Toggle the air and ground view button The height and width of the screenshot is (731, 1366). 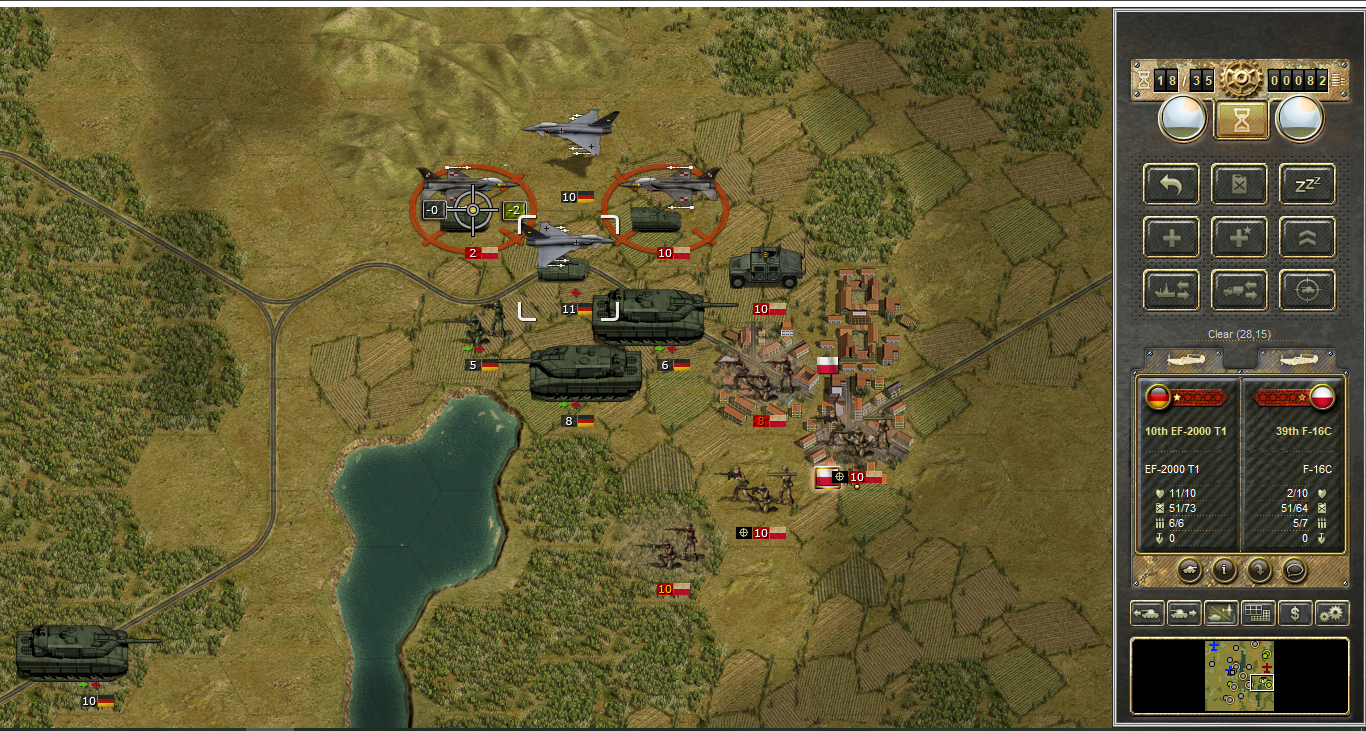click(x=1221, y=614)
